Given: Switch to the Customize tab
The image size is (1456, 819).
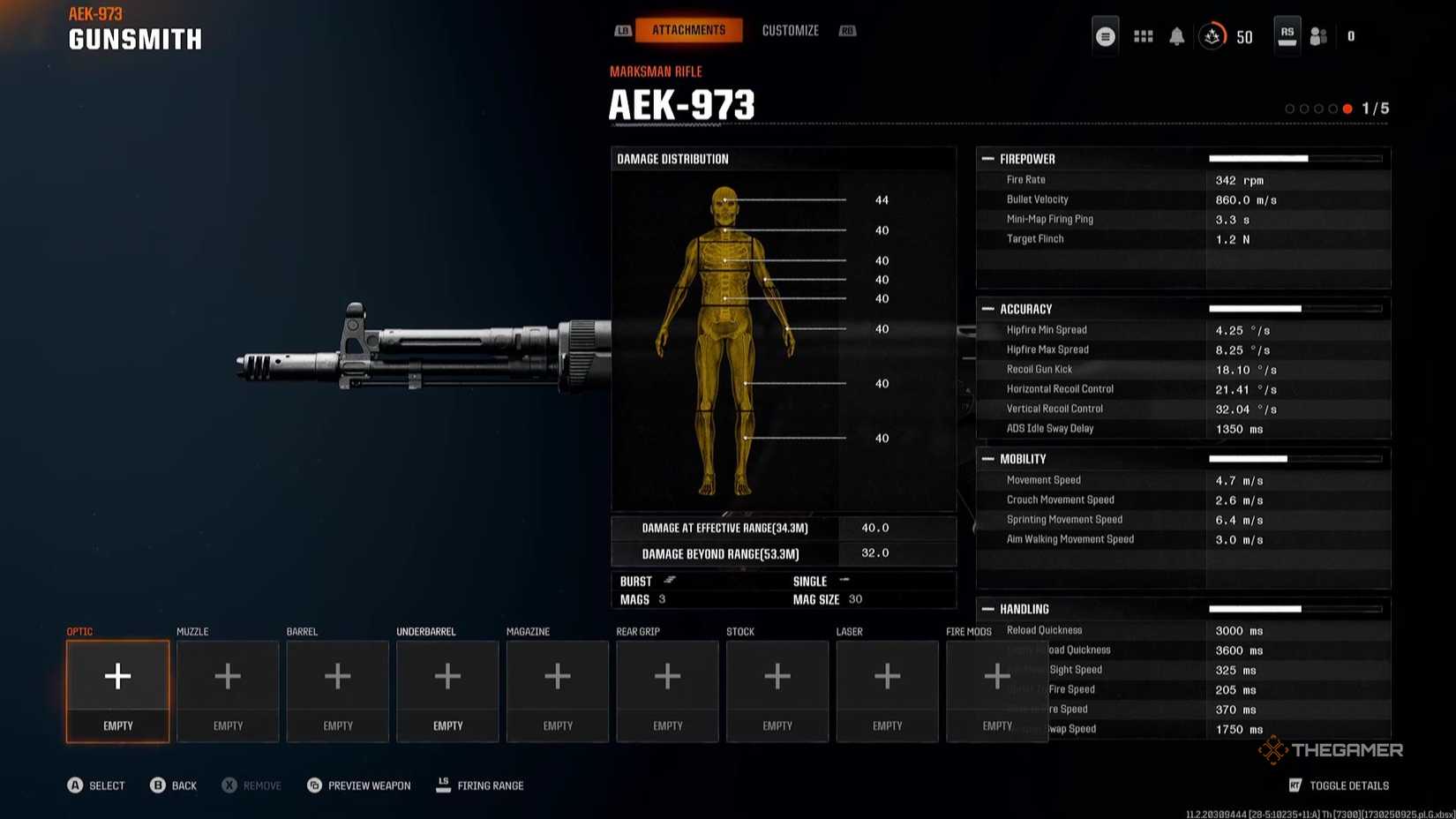Looking at the screenshot, I should tap(790, 29).
